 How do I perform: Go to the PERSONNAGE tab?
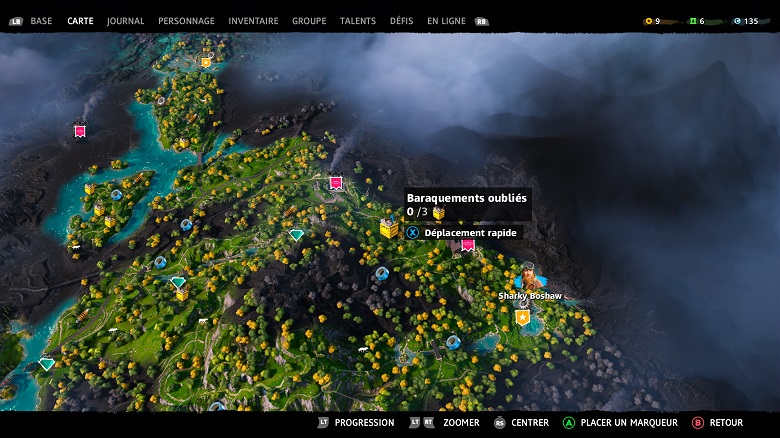pos(186,21)
